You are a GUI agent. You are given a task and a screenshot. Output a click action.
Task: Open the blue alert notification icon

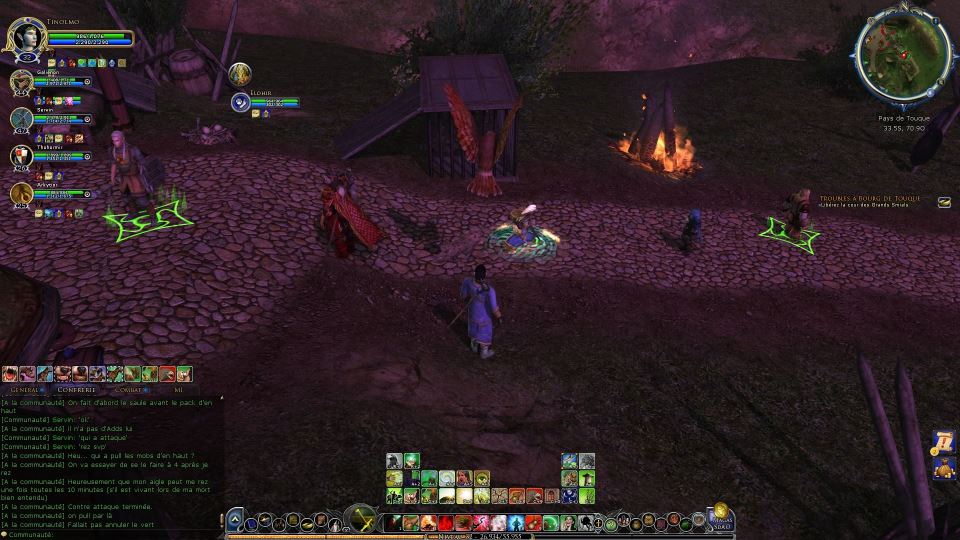[944, 440]
